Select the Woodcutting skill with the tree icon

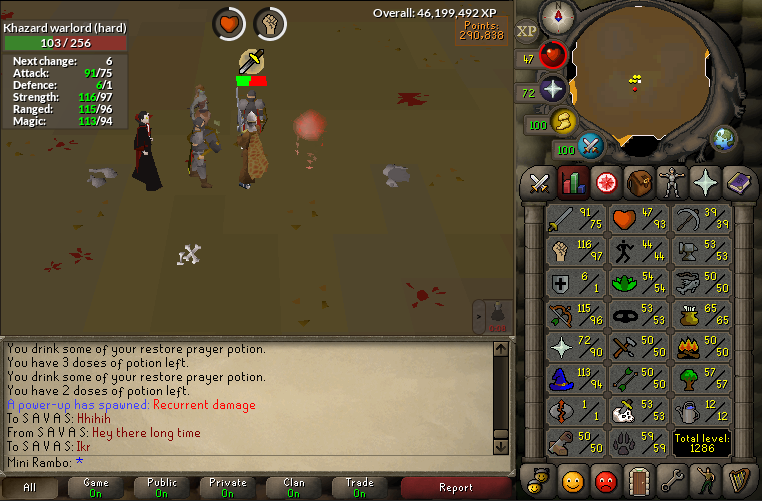tap(702, 379)
